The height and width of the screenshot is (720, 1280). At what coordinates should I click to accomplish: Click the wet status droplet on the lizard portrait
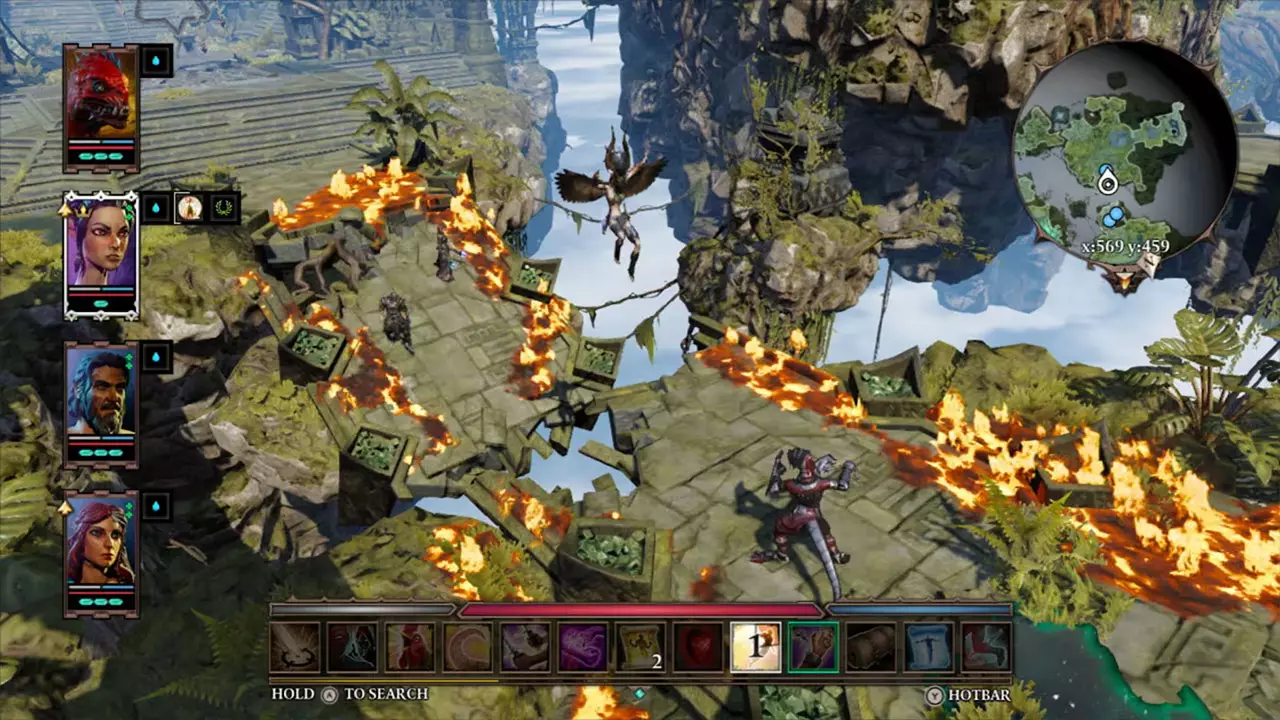[x=156, y=61]
